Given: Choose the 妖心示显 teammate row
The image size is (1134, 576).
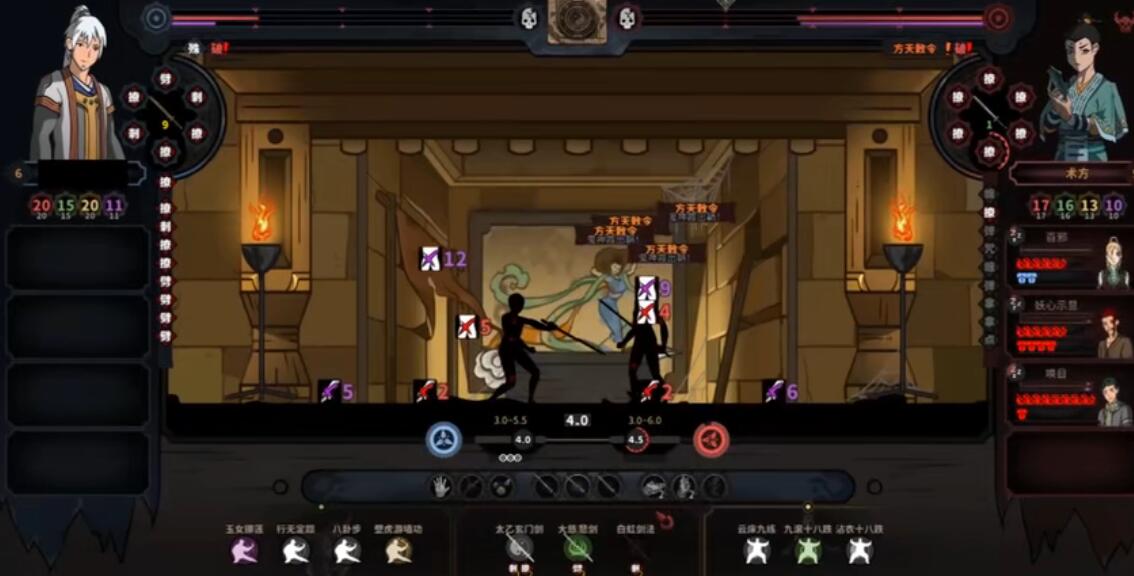Looking at the screenshot, I should [x=1068, y=326].
